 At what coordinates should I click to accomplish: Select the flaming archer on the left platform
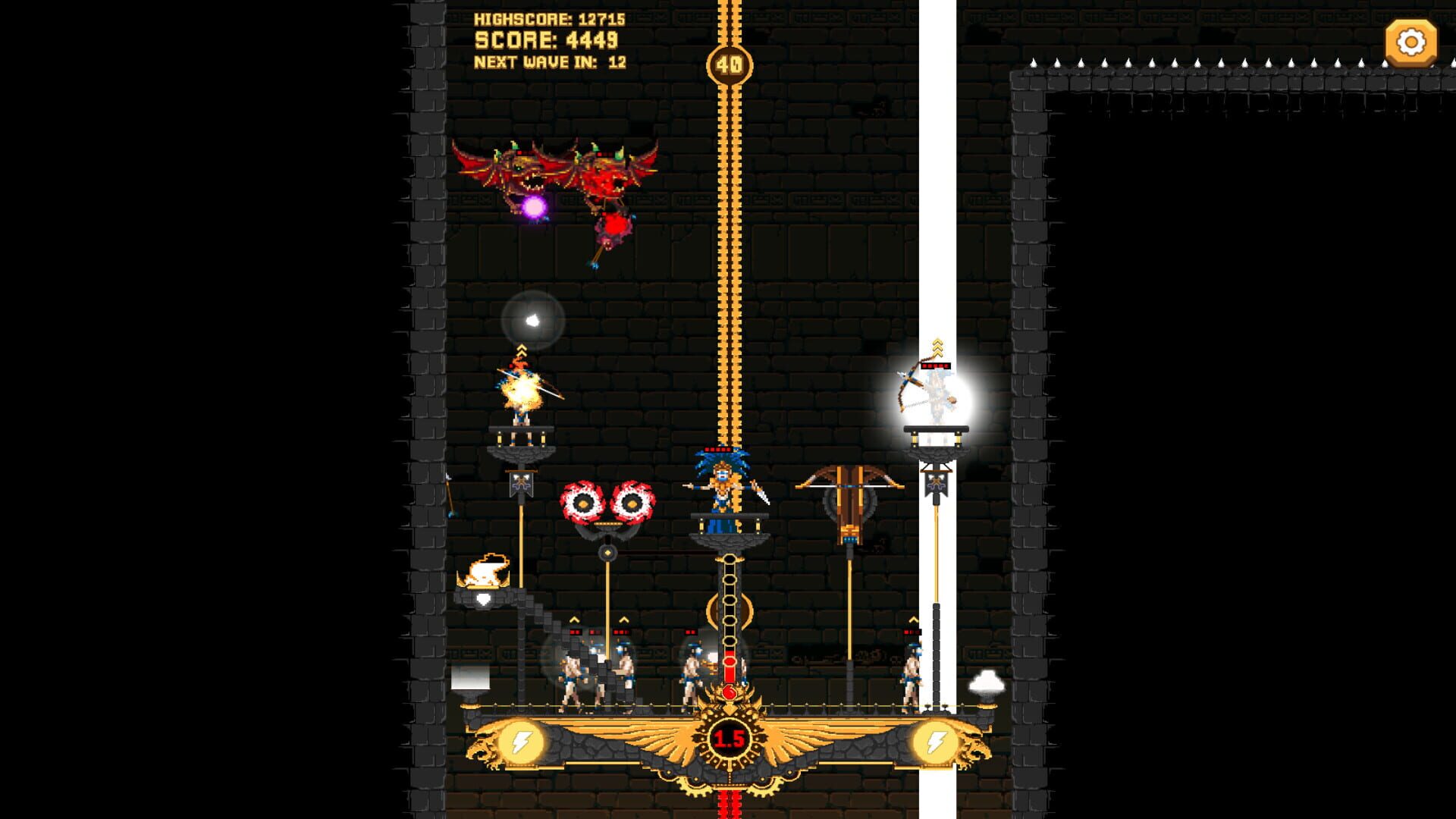click(523, 391)
